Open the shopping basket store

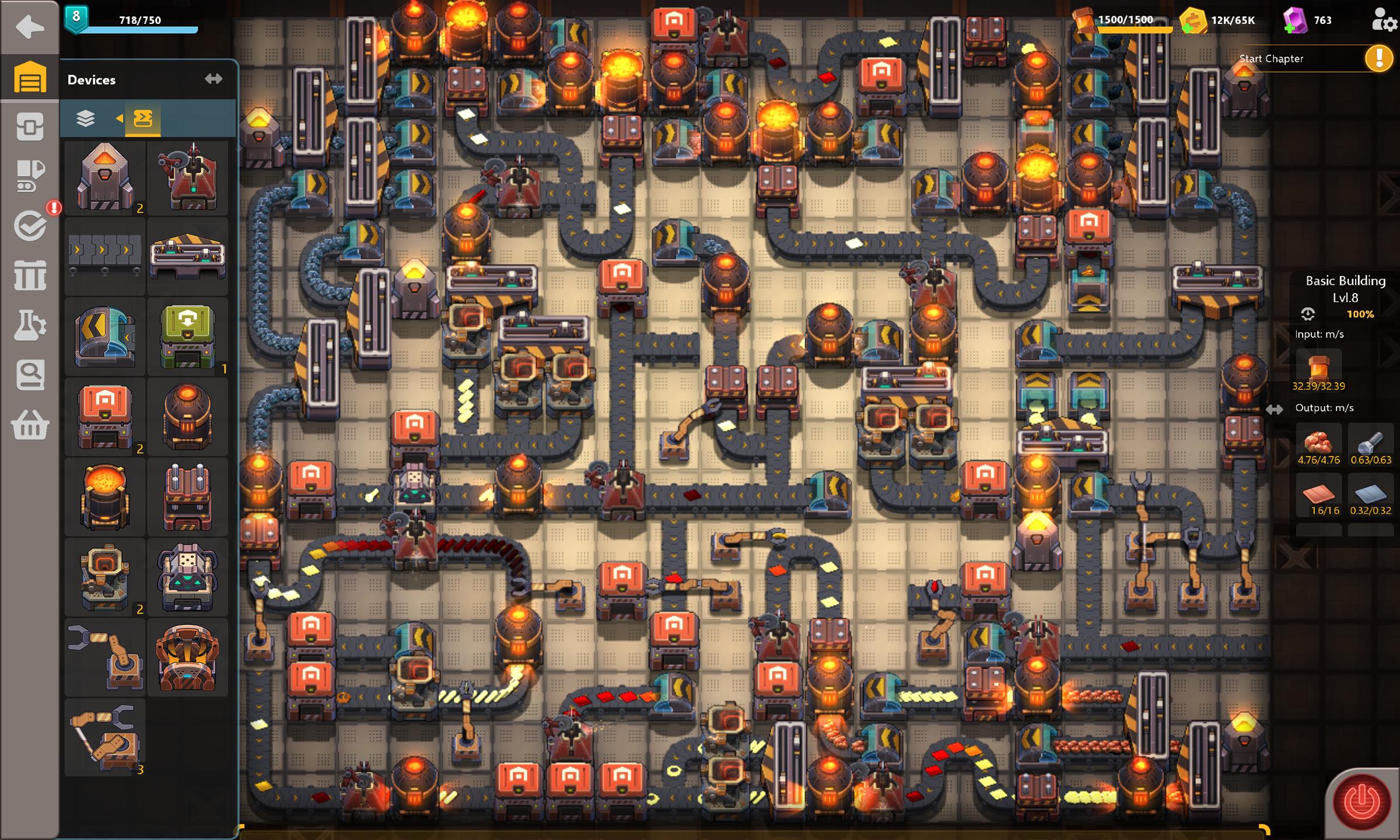tap(29, 425)
